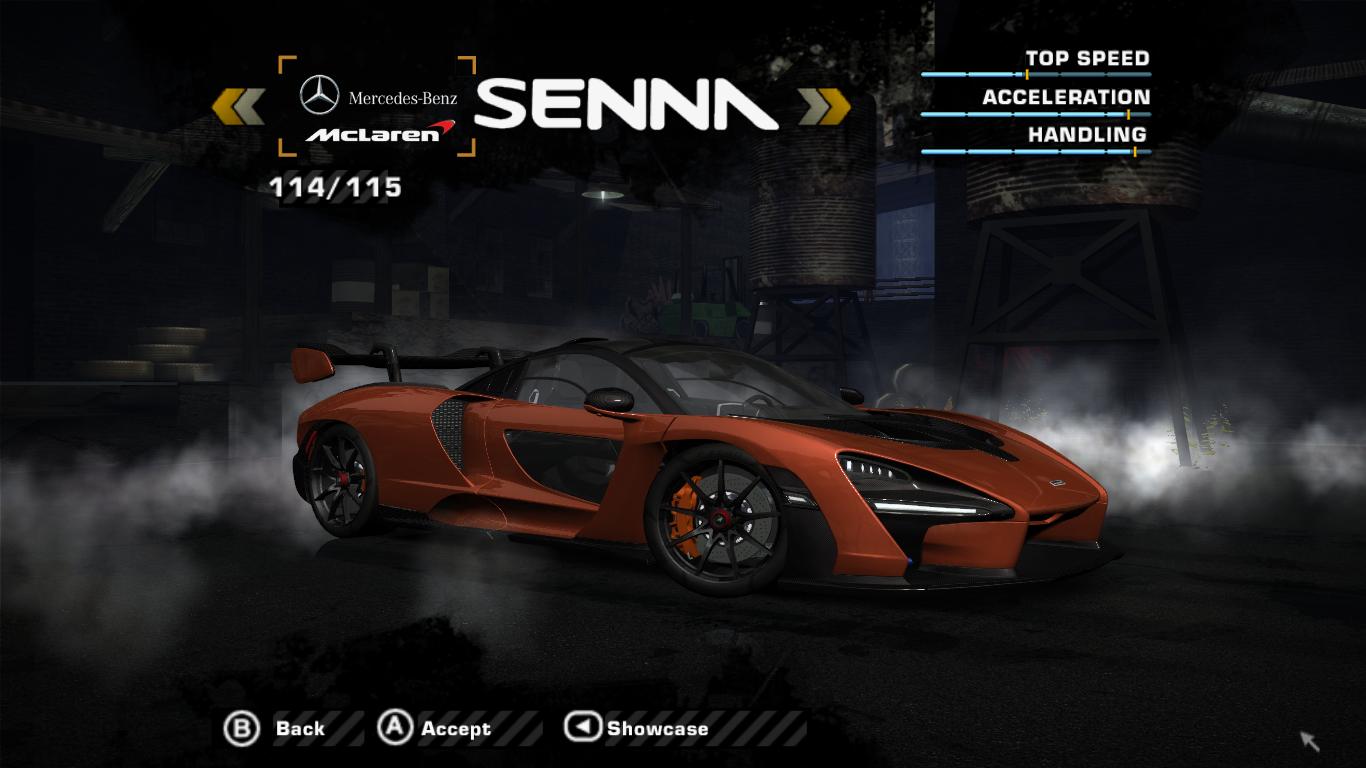This screenshot has height=768, width=1366.
Task: Go to the previous car with left arrow
Action: click(238, 106)
